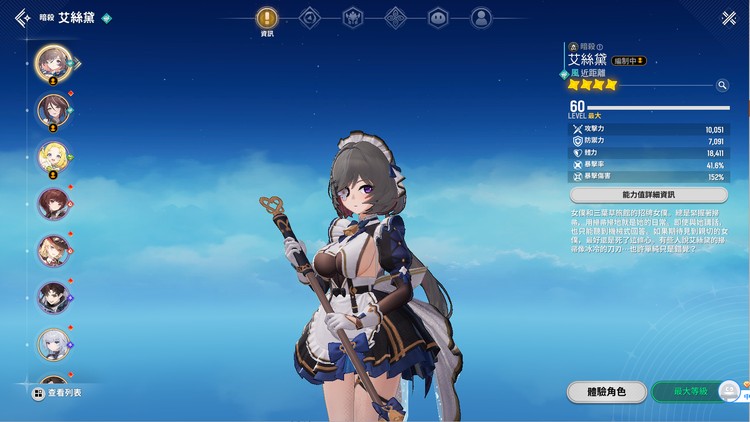Open the 查看列表 character list view

coord(58,393)
